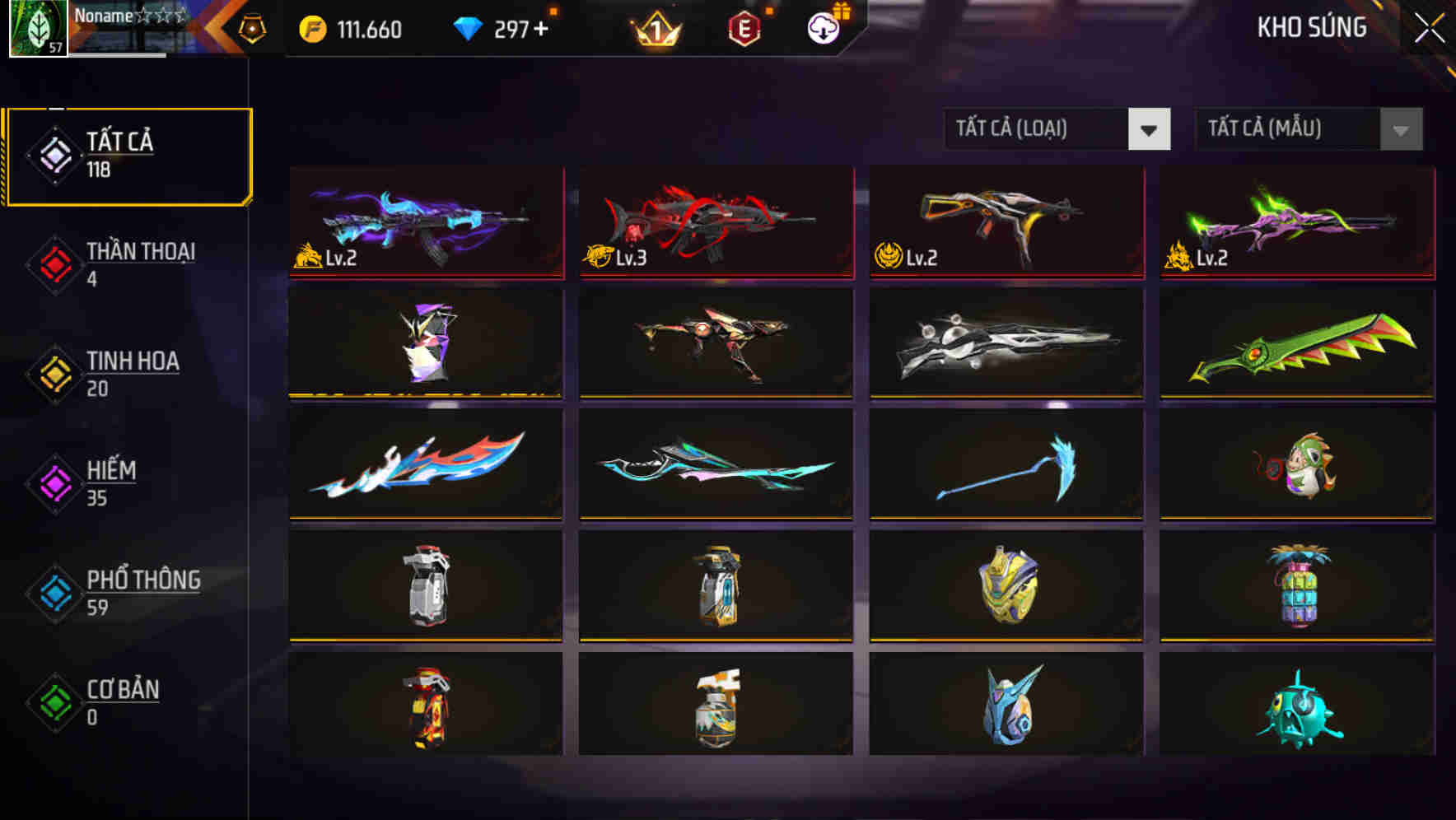
Task: Click the red E badge icon
Action: tap(744, 28)
